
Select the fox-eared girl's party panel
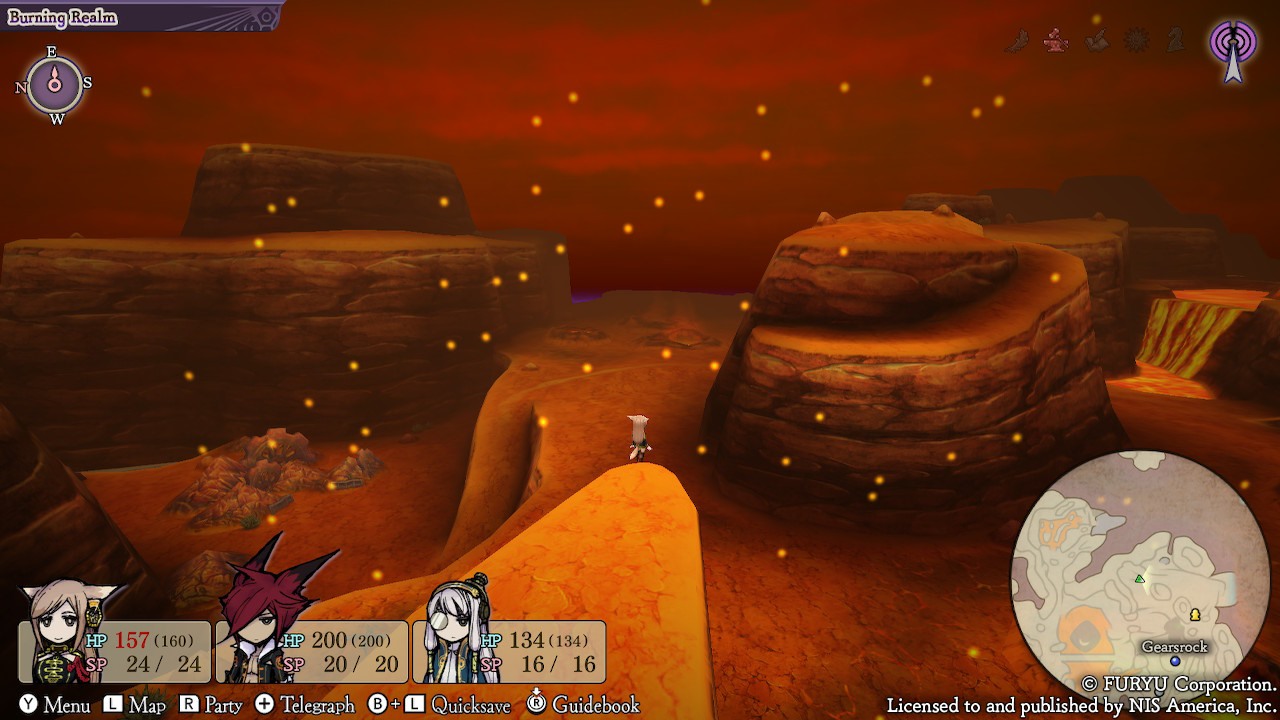pos(115,650)
